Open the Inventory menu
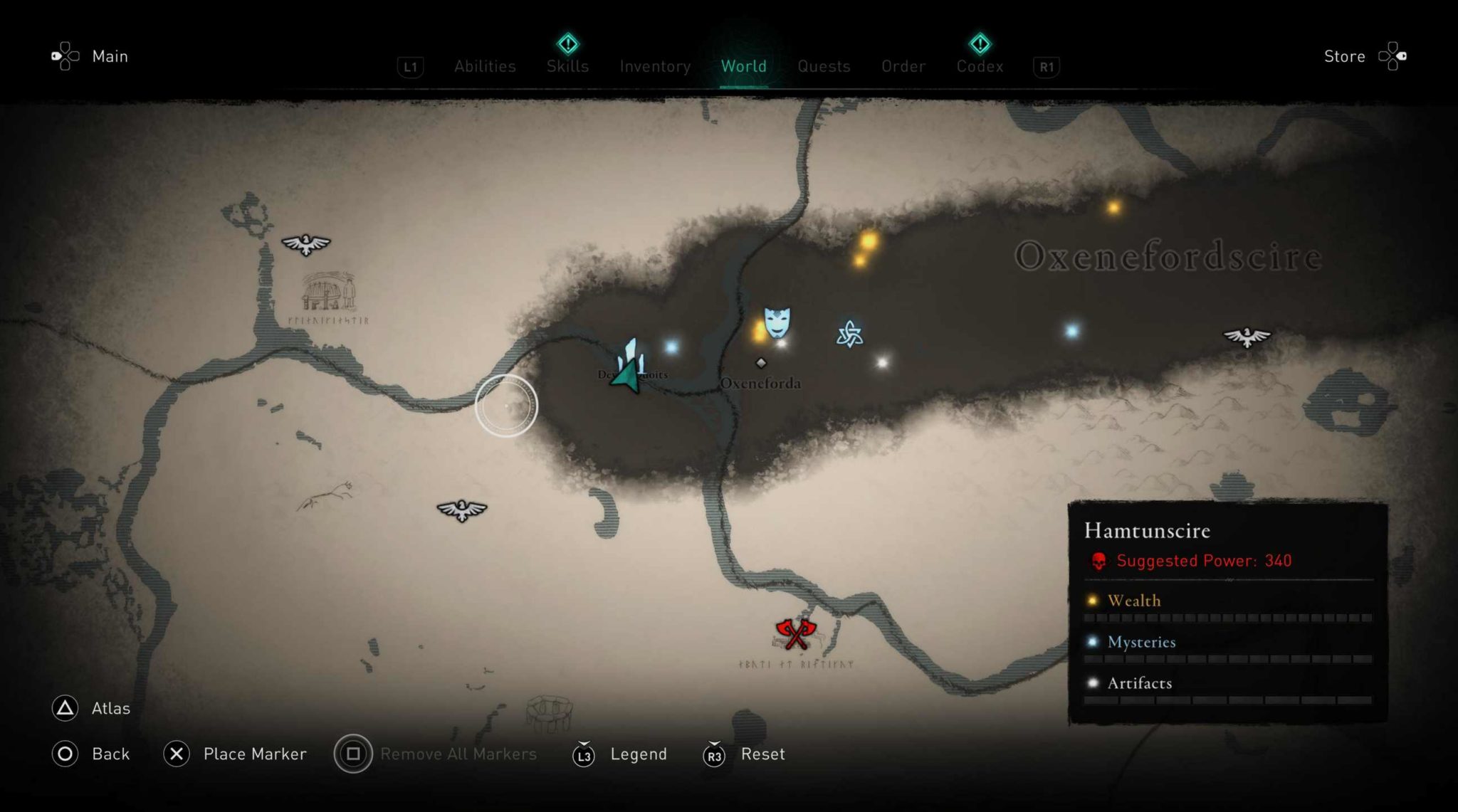Image resolution: width=1458 pixels, height=812 pixels. point(655,66)
